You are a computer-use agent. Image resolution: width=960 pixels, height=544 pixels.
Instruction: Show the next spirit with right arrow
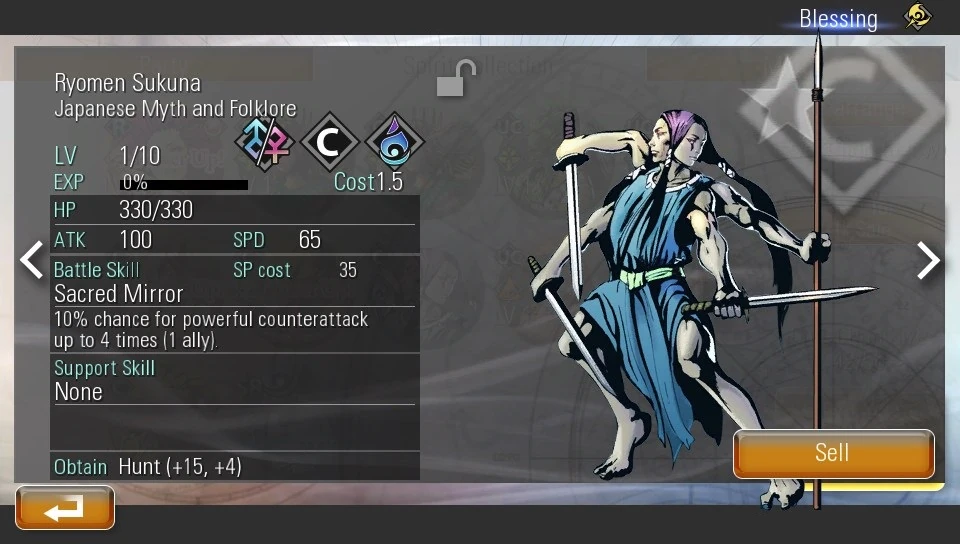click(x=928, y=260)
